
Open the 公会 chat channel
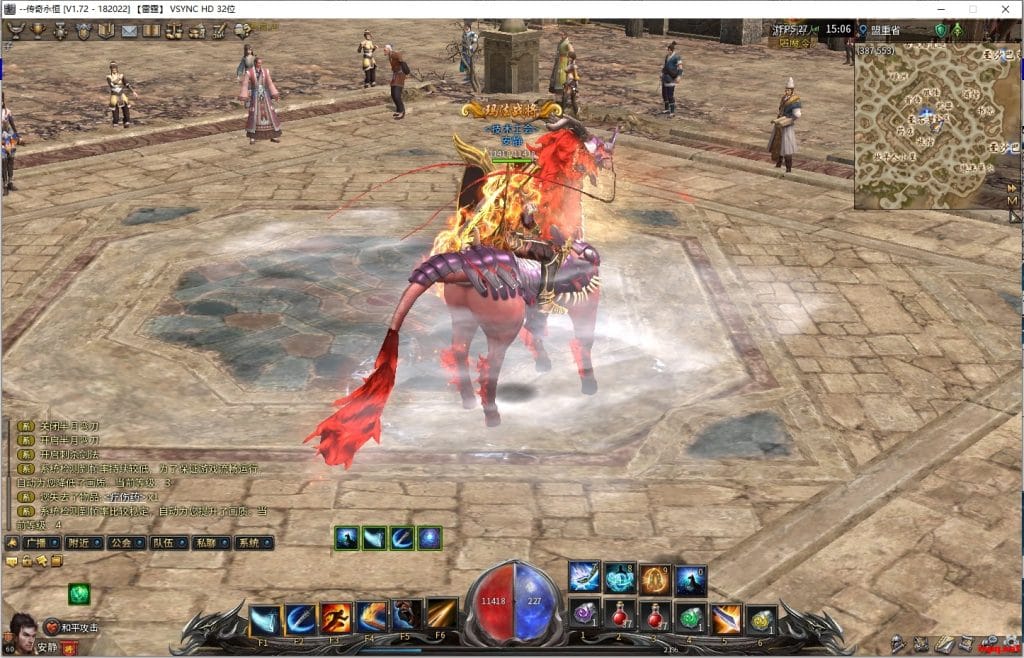click(x=122, y=543)
